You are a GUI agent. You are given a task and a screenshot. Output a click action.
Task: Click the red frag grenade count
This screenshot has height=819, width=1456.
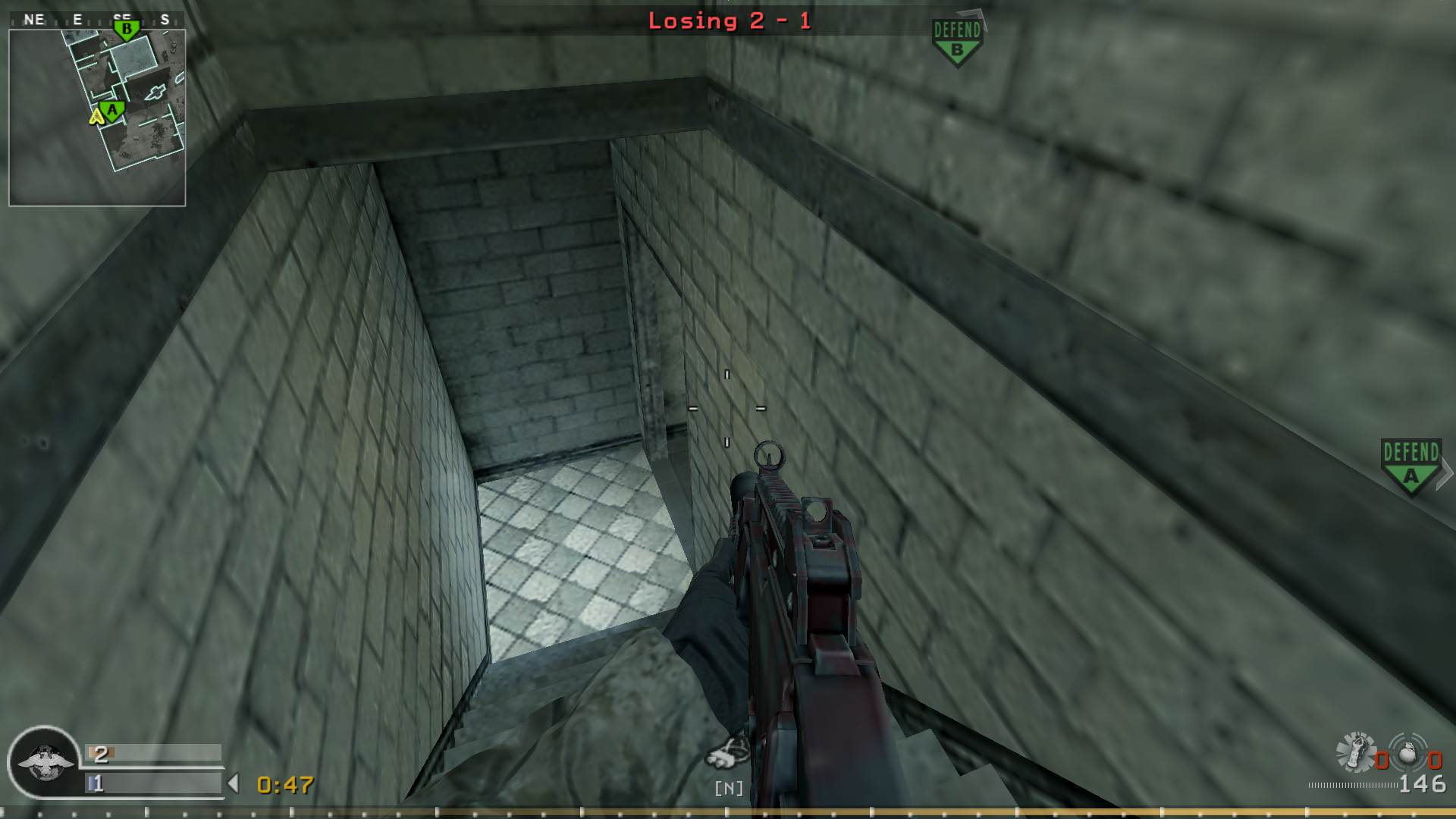tap(1383, 761)
